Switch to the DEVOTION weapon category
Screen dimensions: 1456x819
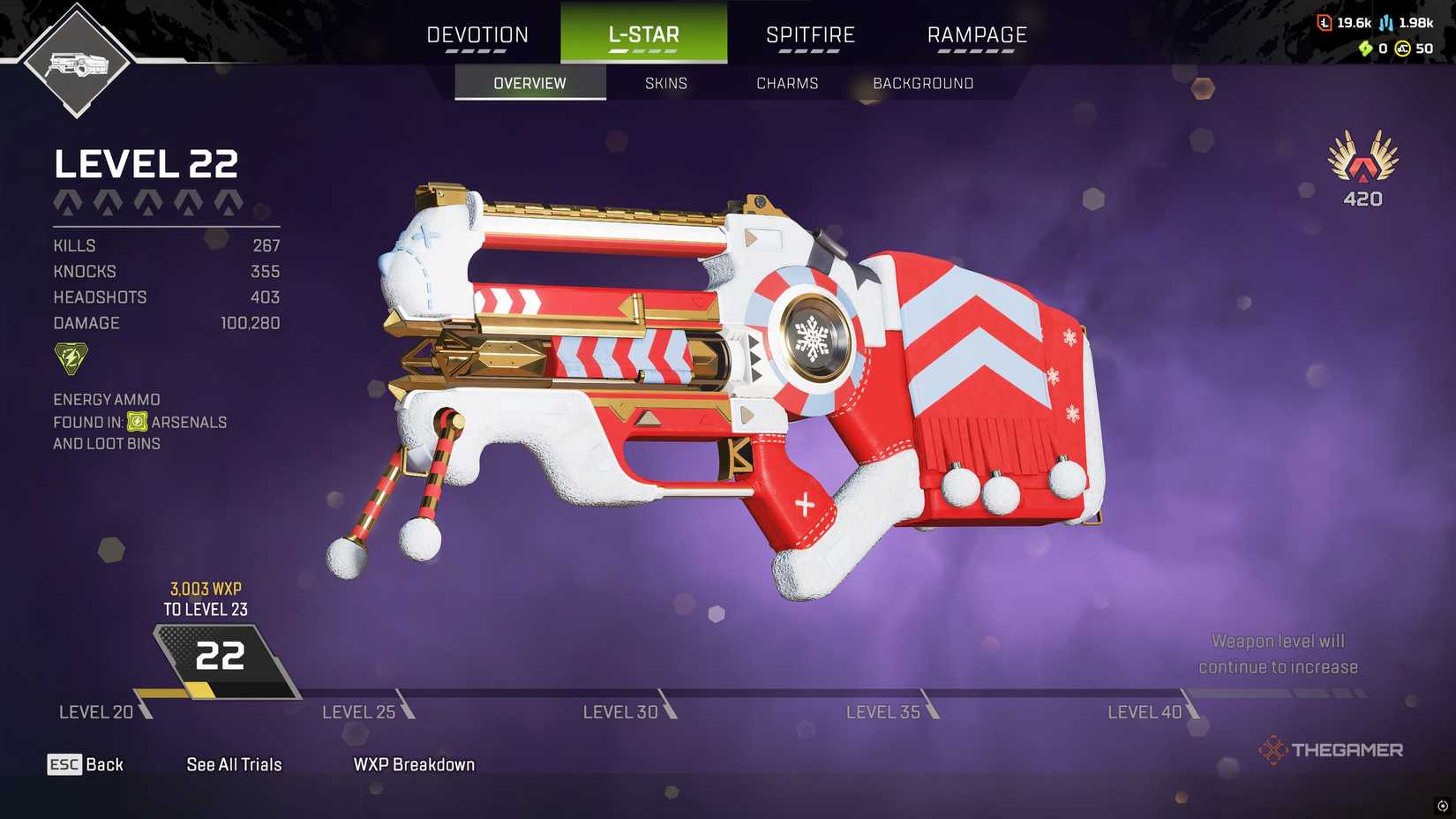click(477, 34)
